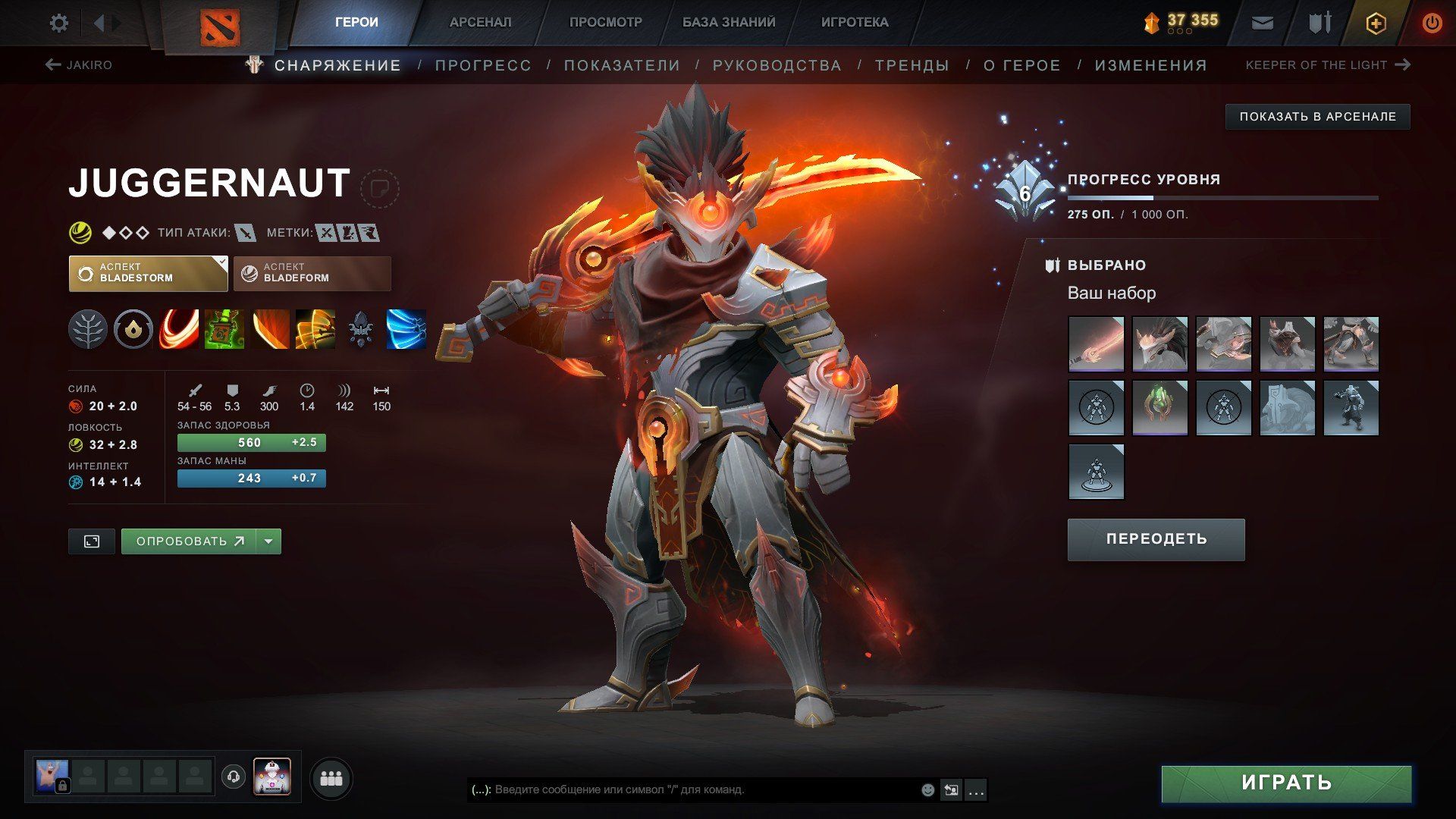Click Показать в арсенале button
This screenshot has height=819, width=1456.
[x=1317, y=117]
